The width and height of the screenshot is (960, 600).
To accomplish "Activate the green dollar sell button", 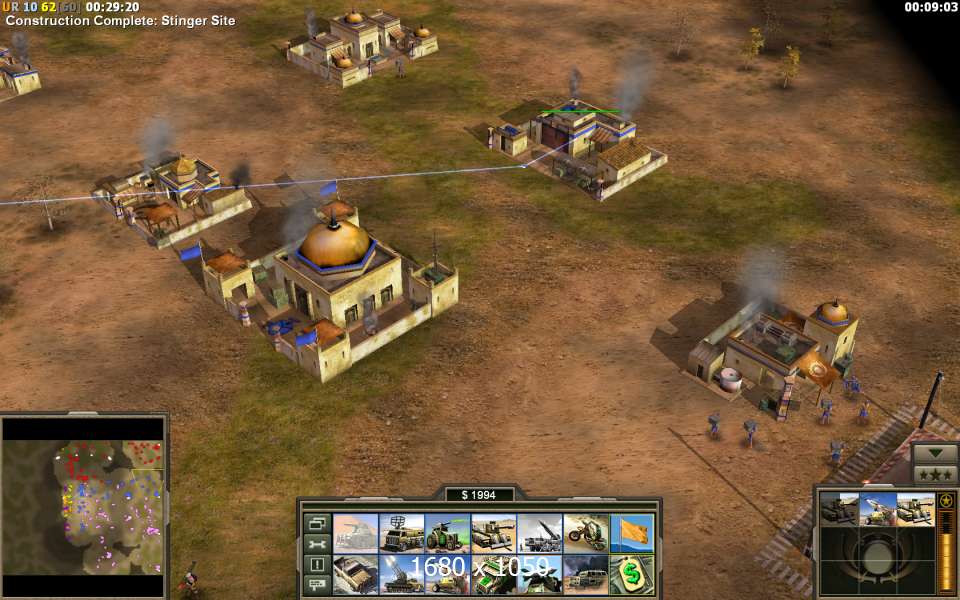I will (632, 574).
